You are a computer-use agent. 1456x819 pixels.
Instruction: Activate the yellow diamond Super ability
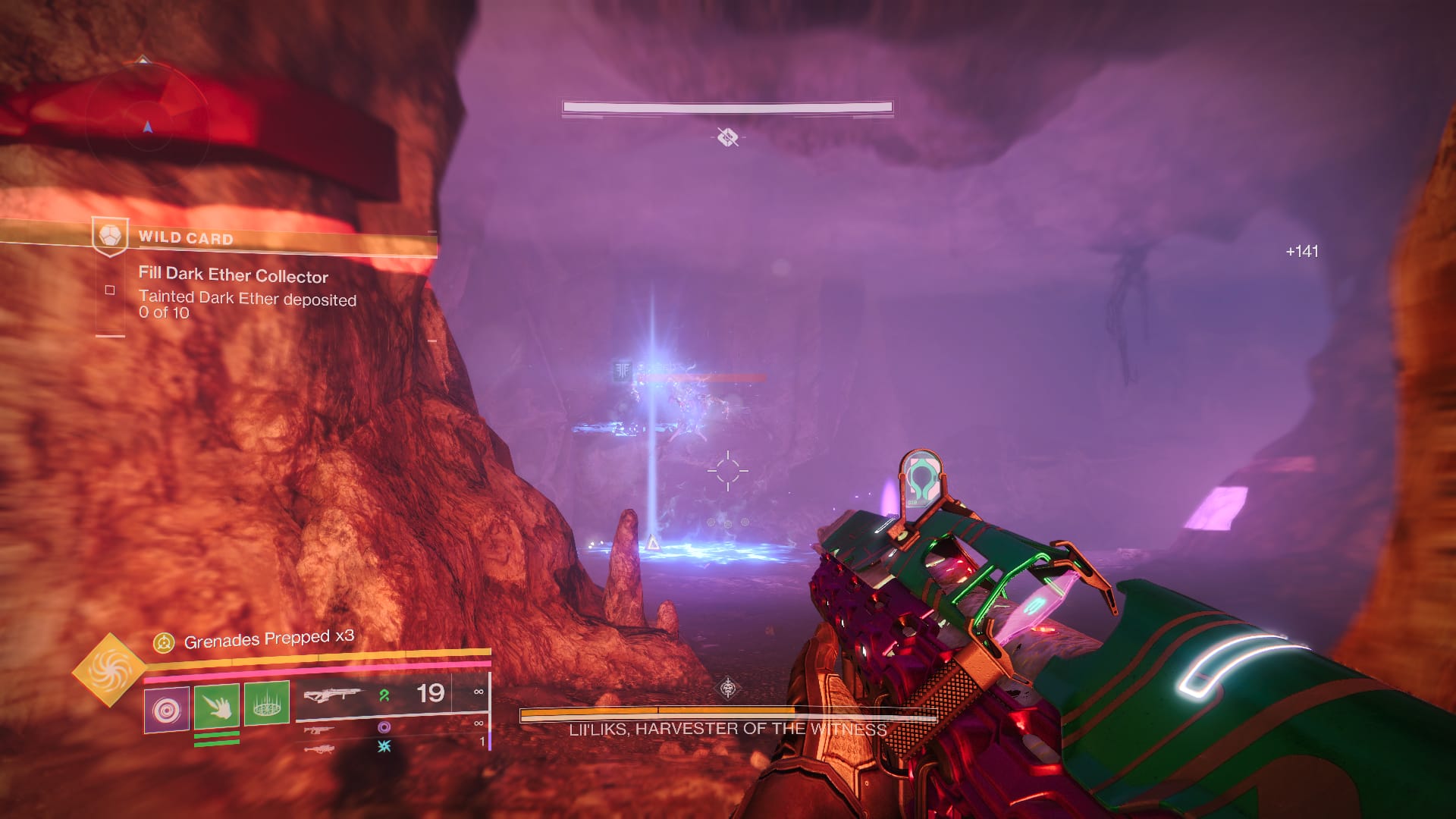tap(109, 670)
